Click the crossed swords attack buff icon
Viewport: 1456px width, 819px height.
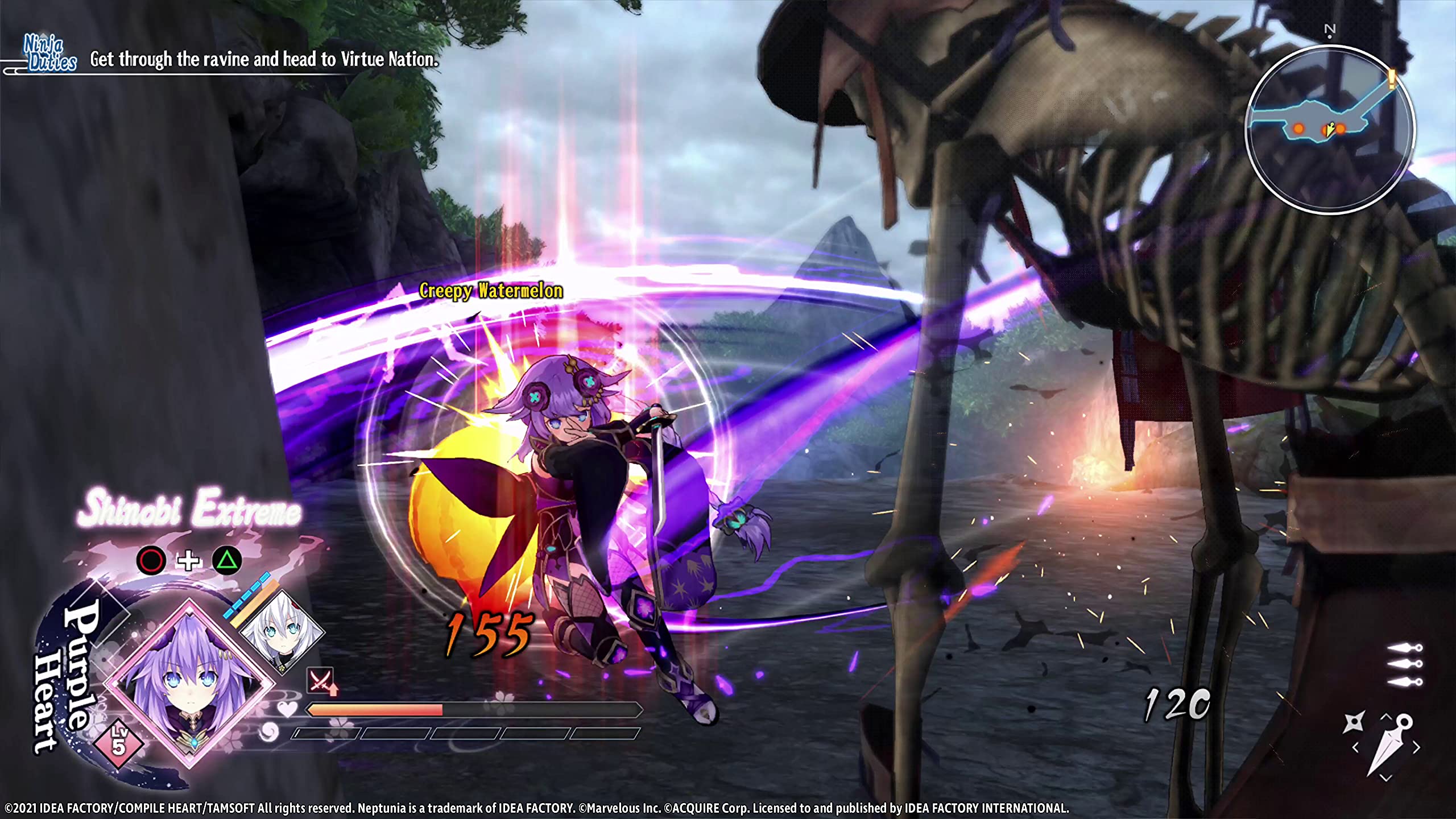point(321,680)
